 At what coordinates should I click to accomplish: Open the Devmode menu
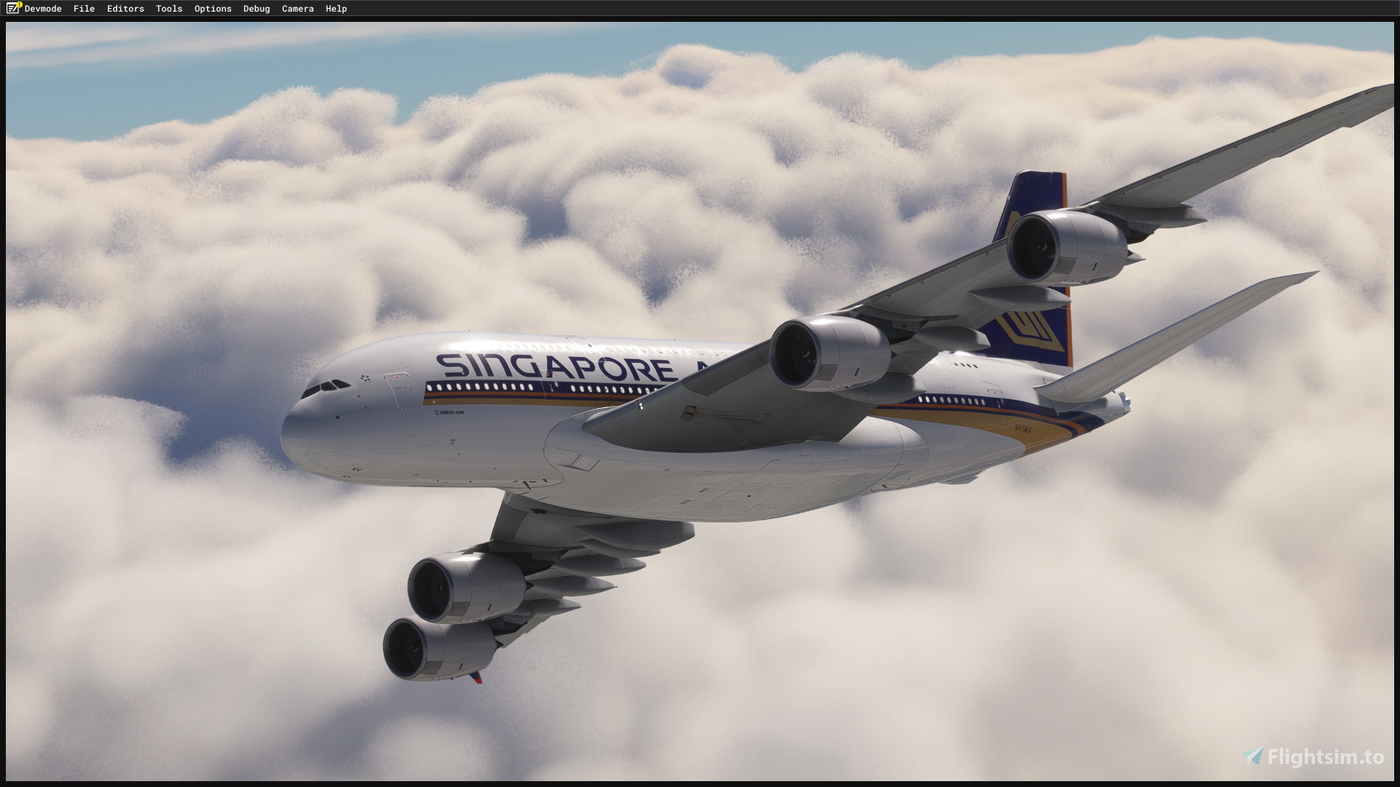pyautogui.click(x=42, y=8)
